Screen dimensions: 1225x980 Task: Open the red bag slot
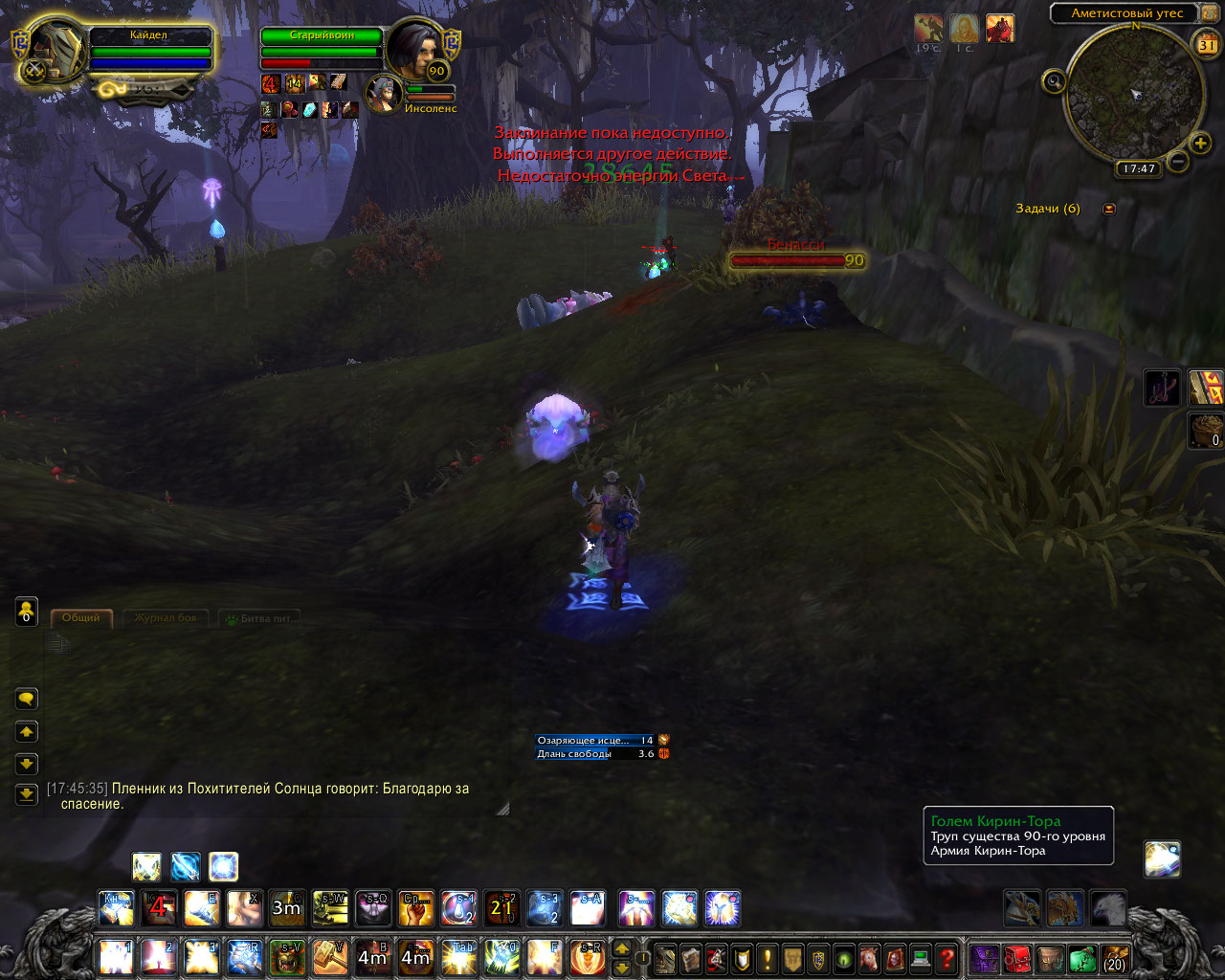pyautogui.click(x=1017, y=958)
